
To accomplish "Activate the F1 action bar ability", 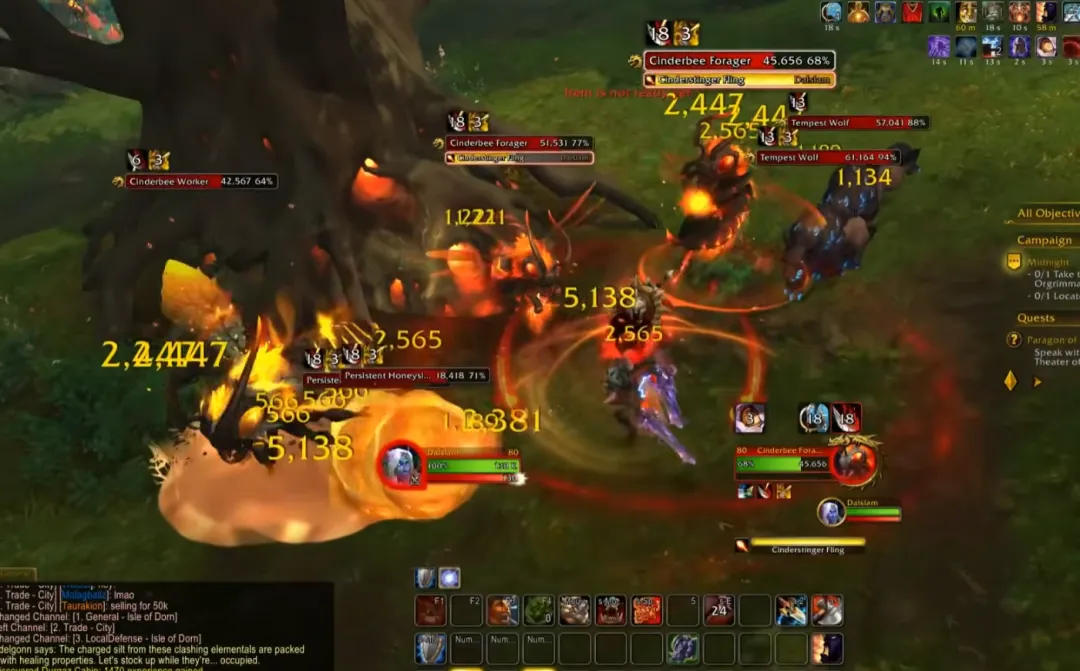I will pos(430,610).
